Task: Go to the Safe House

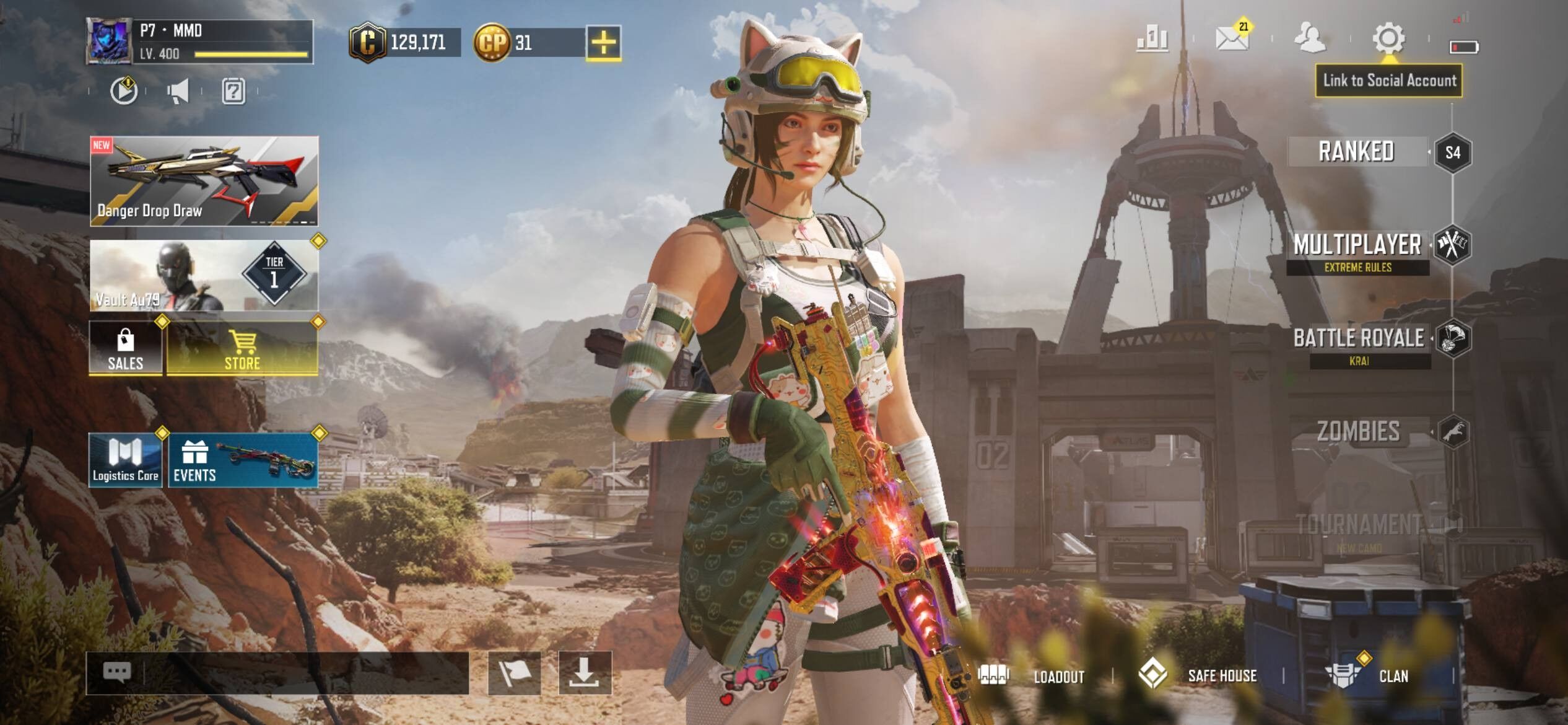Action: click(x=1198, y=676)
